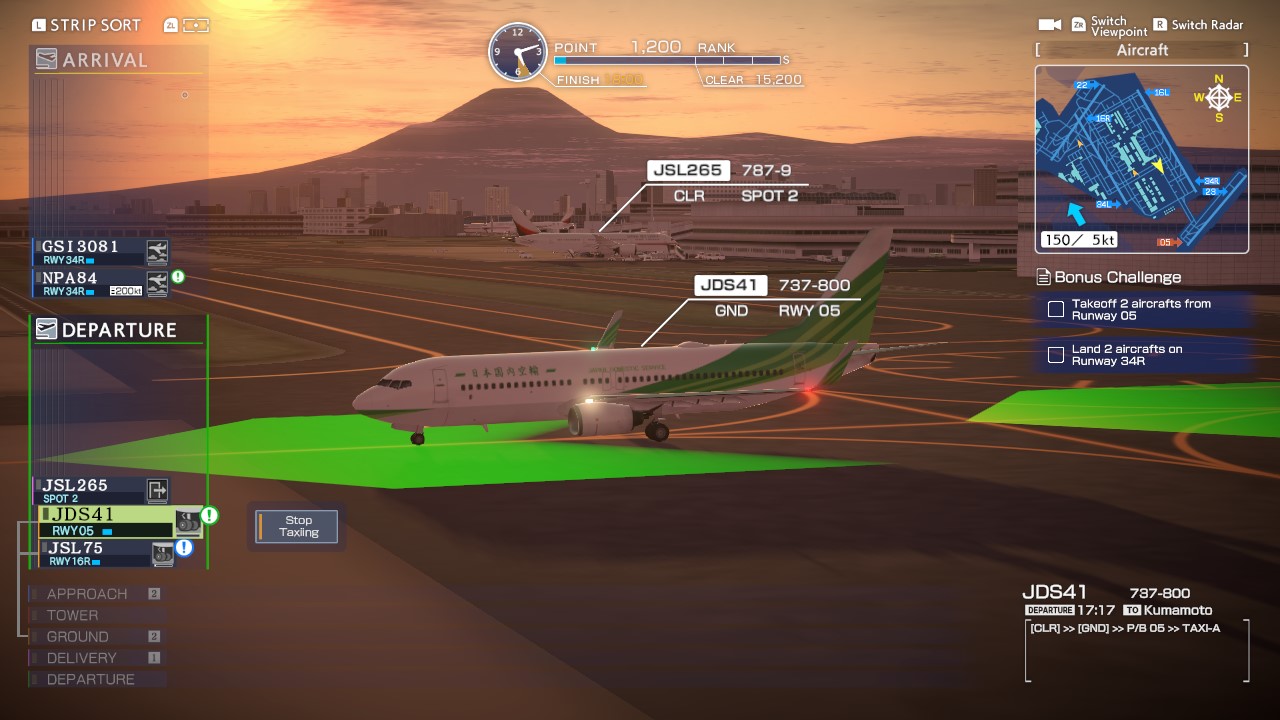The height and width of the screenshot is (720, 1280).
Task: Select the DEPARTURE panel header icon
Action: point(48,329)
